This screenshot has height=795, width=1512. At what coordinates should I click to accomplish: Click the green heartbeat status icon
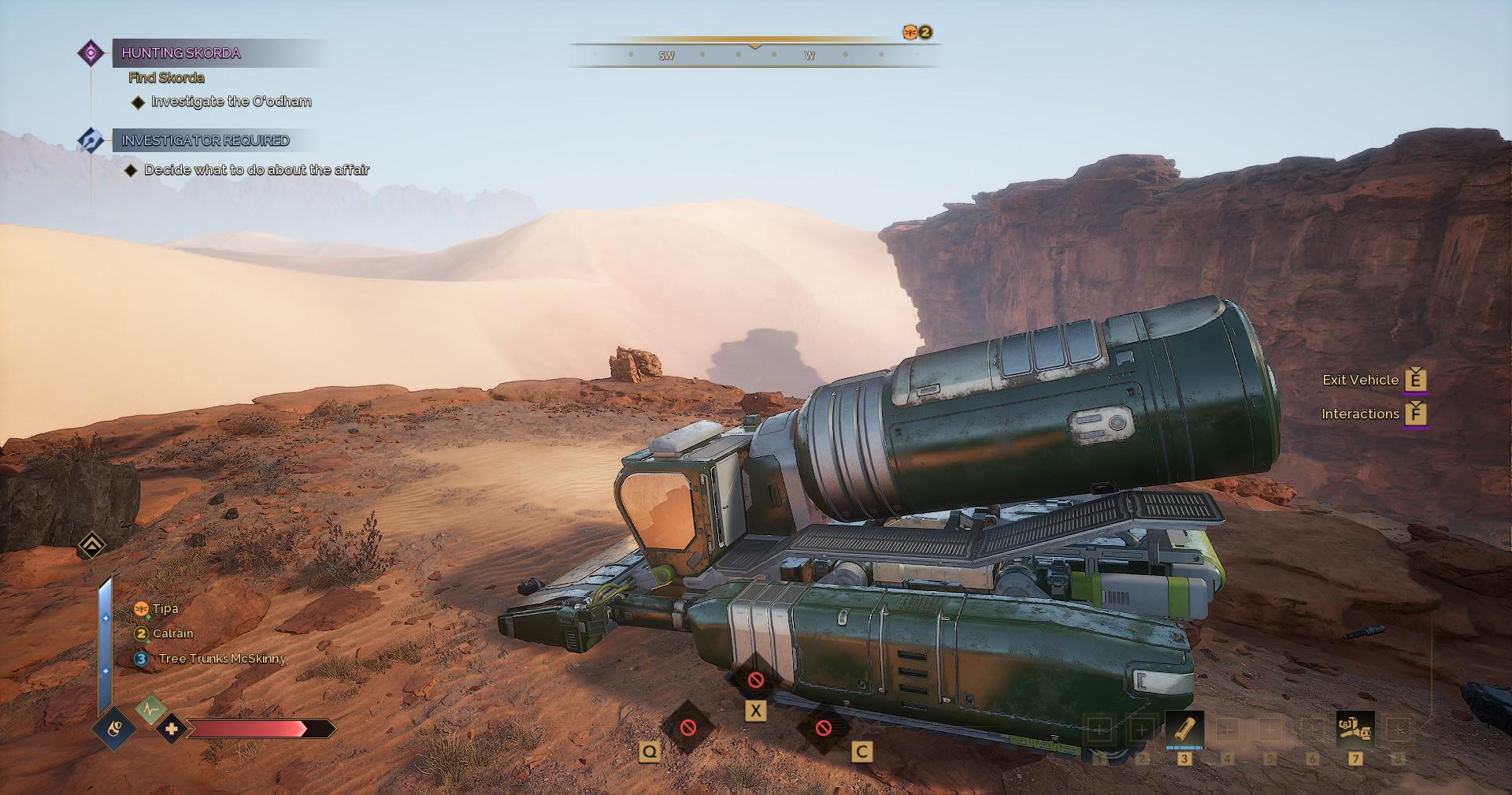click(150, 710)
